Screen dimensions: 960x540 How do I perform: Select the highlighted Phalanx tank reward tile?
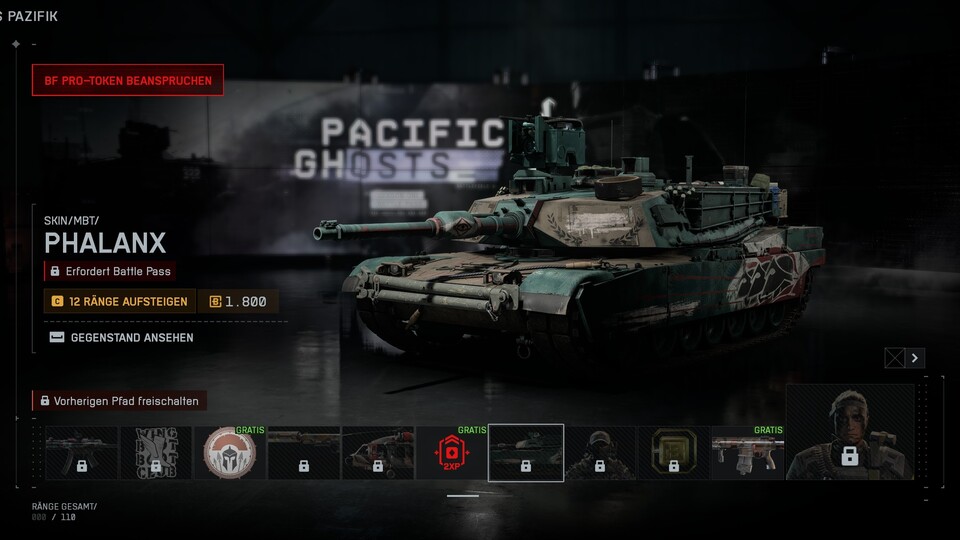(526, 453)
